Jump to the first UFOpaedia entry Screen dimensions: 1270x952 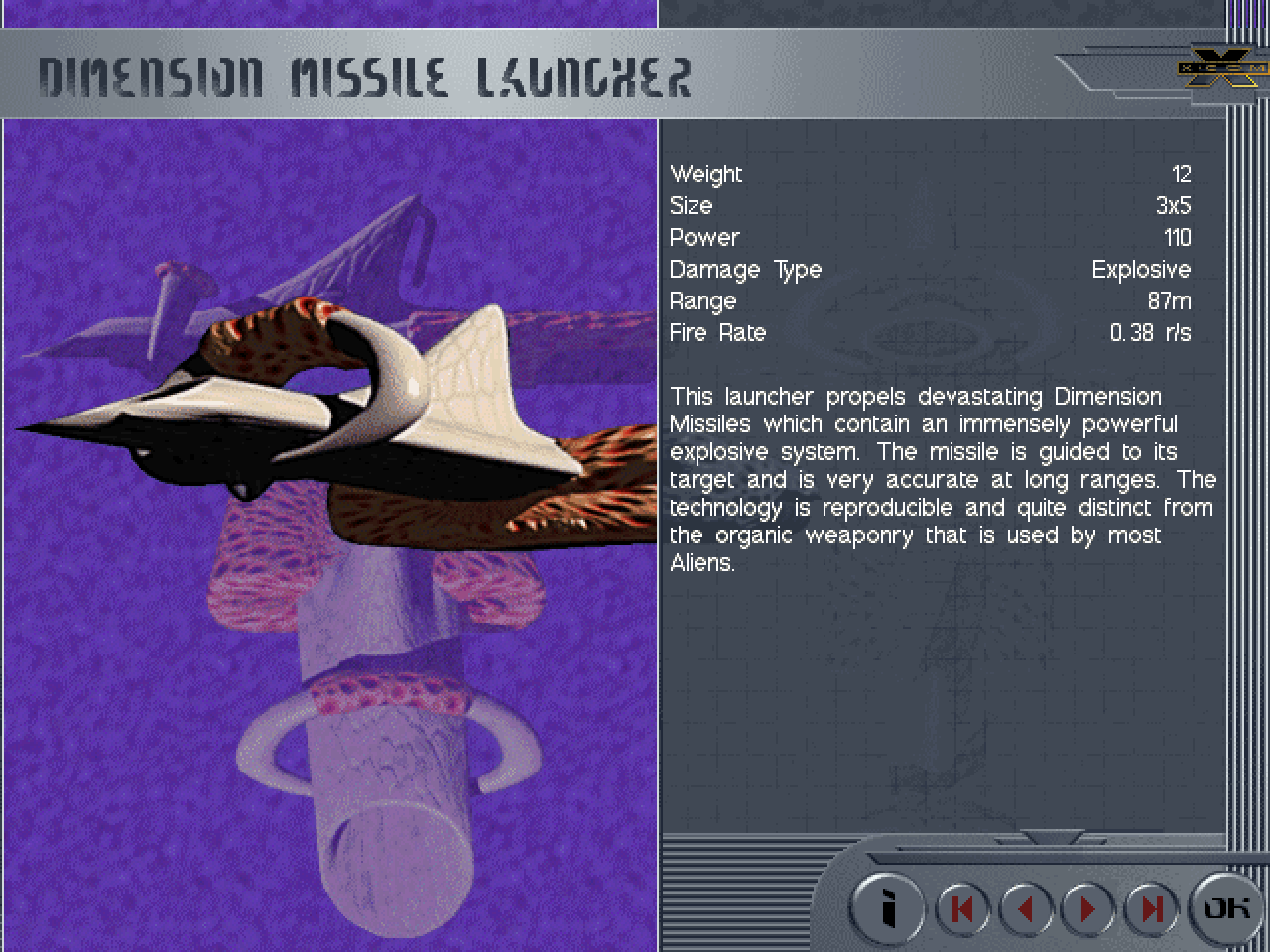click(x=961, y=908)
